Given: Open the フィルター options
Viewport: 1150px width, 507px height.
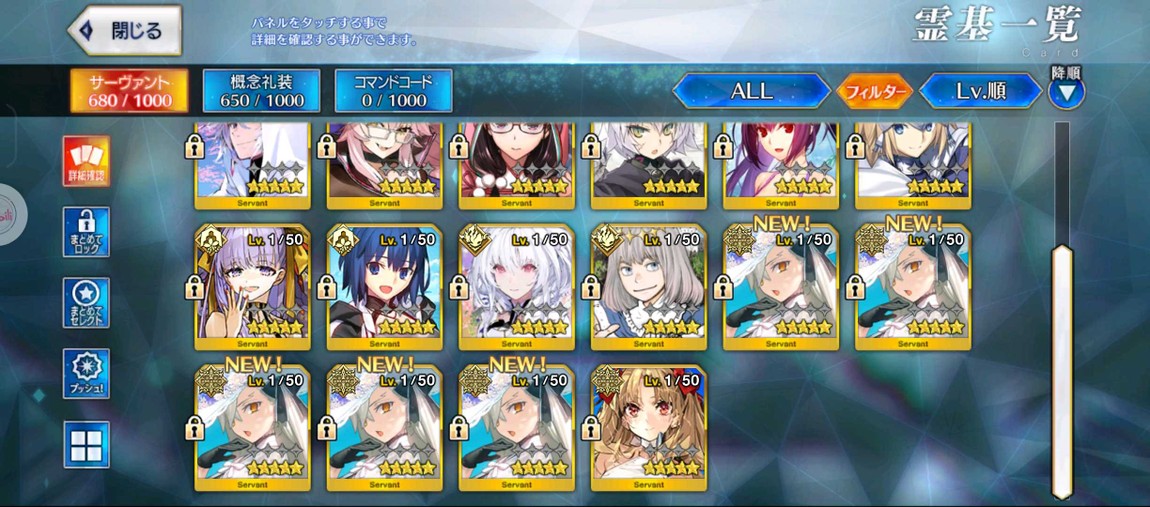Looking at the screenshot, I should click(875, 92).
